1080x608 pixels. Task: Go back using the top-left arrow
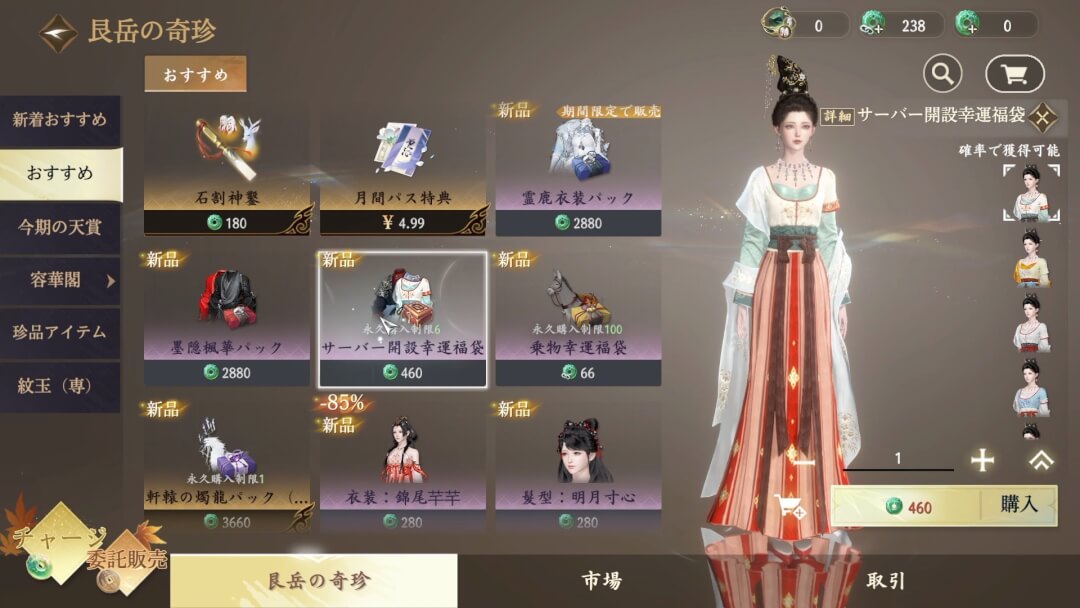58,33
